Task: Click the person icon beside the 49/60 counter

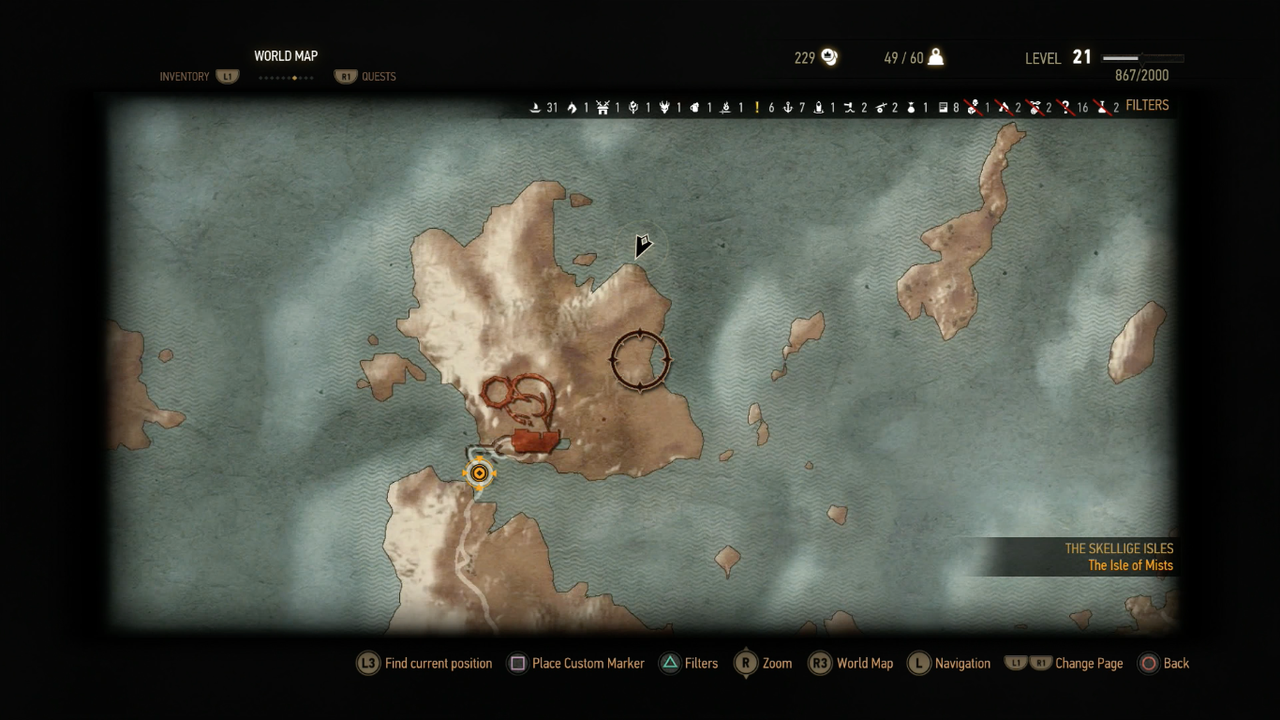Action: click(935, 57)
